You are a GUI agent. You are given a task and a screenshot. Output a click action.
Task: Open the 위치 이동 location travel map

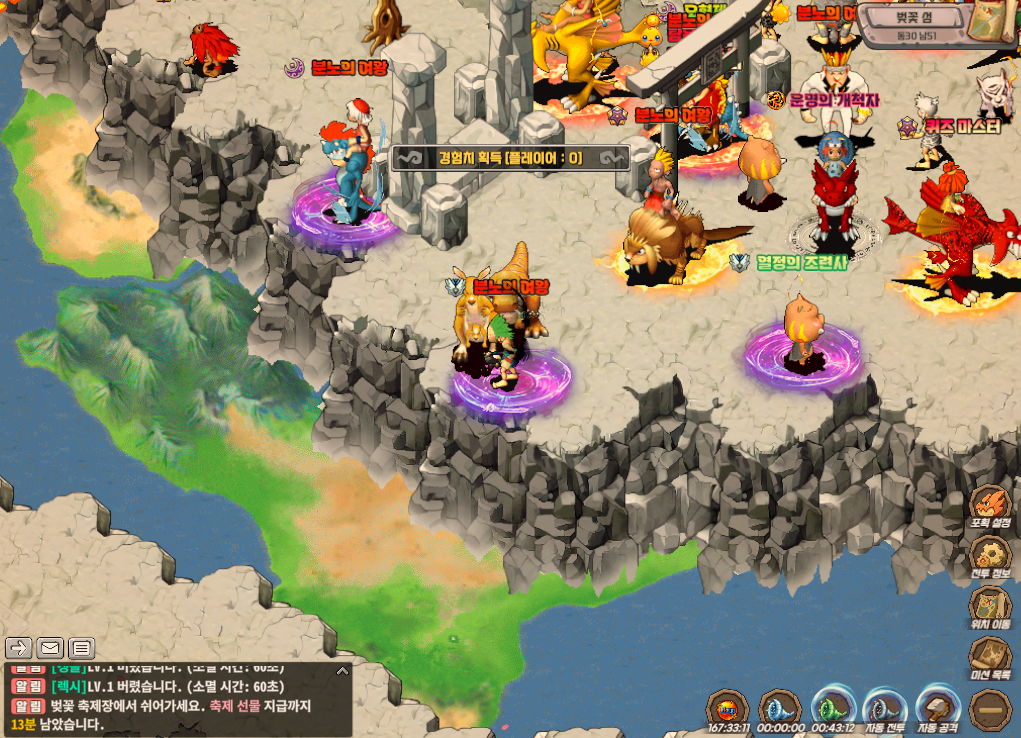tap(990, 606)
